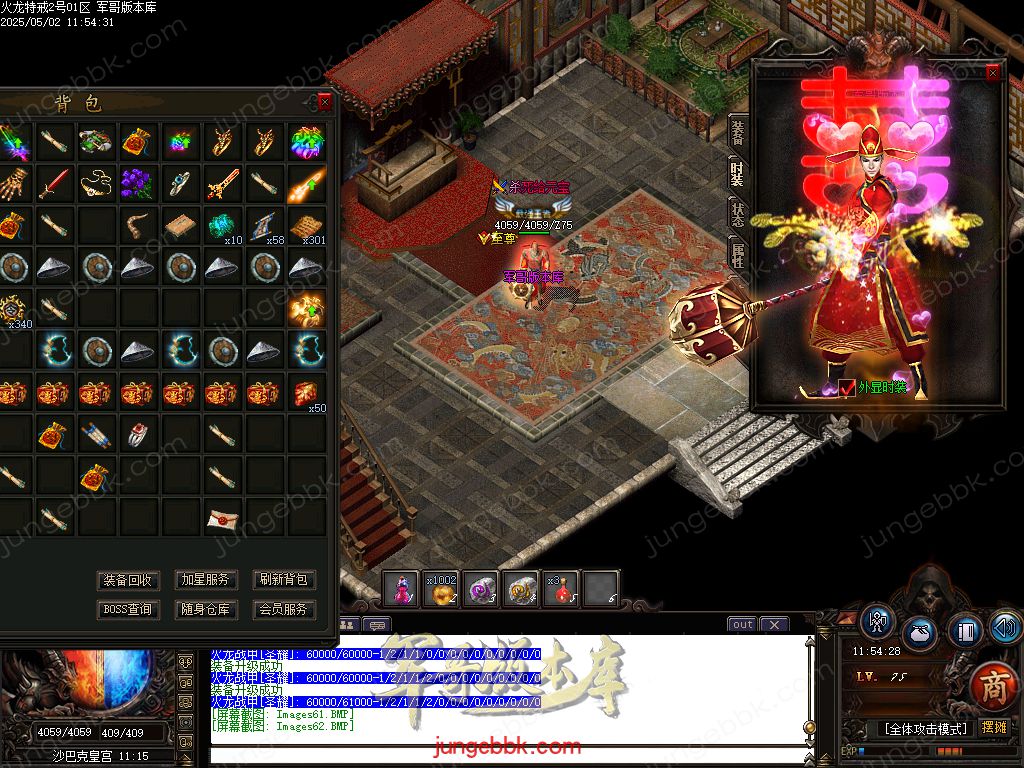
Task: Switch to the 装备 equipment tab
Action: (x=738, y=131)
